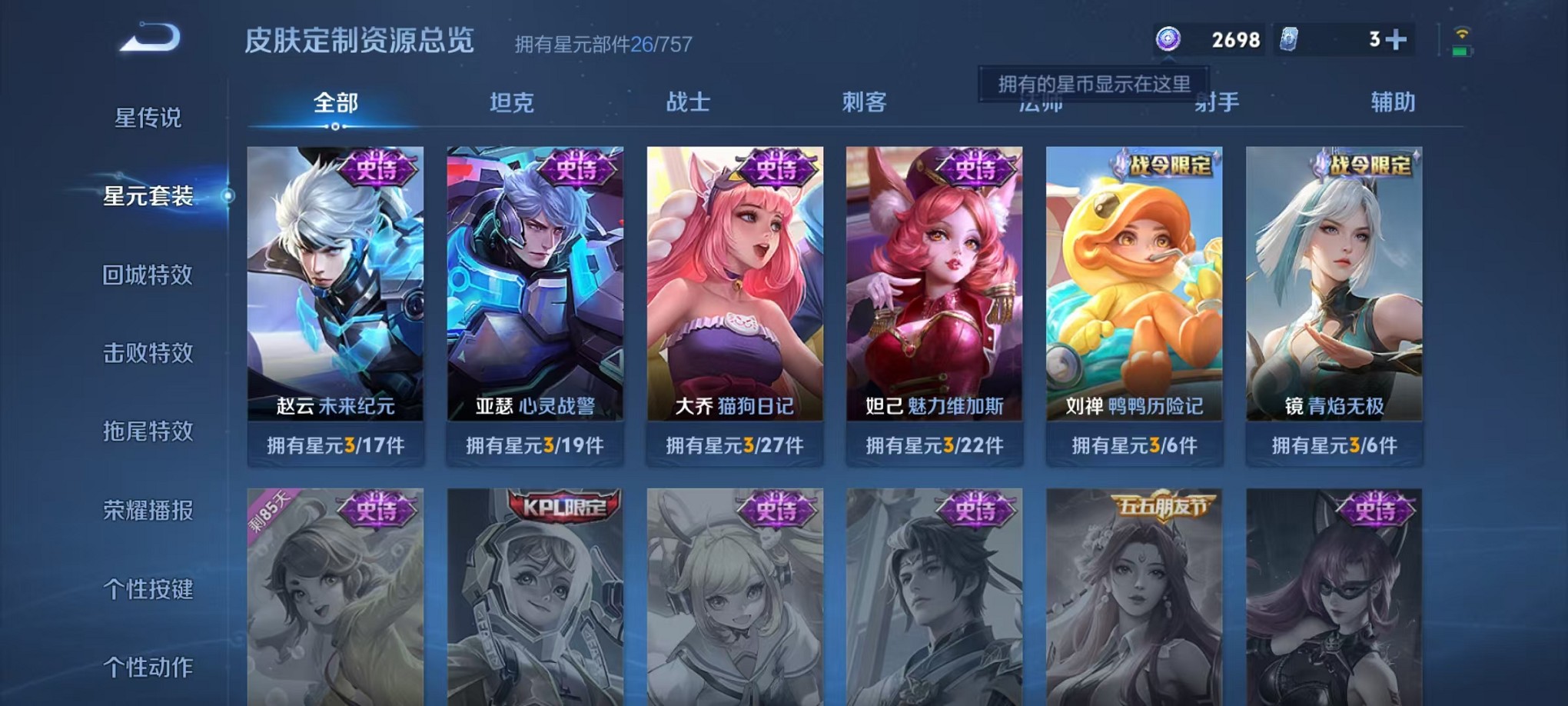Click the purple star coin currency icon
This screenshot has height=706, width=1568.
coord(1168,38)
